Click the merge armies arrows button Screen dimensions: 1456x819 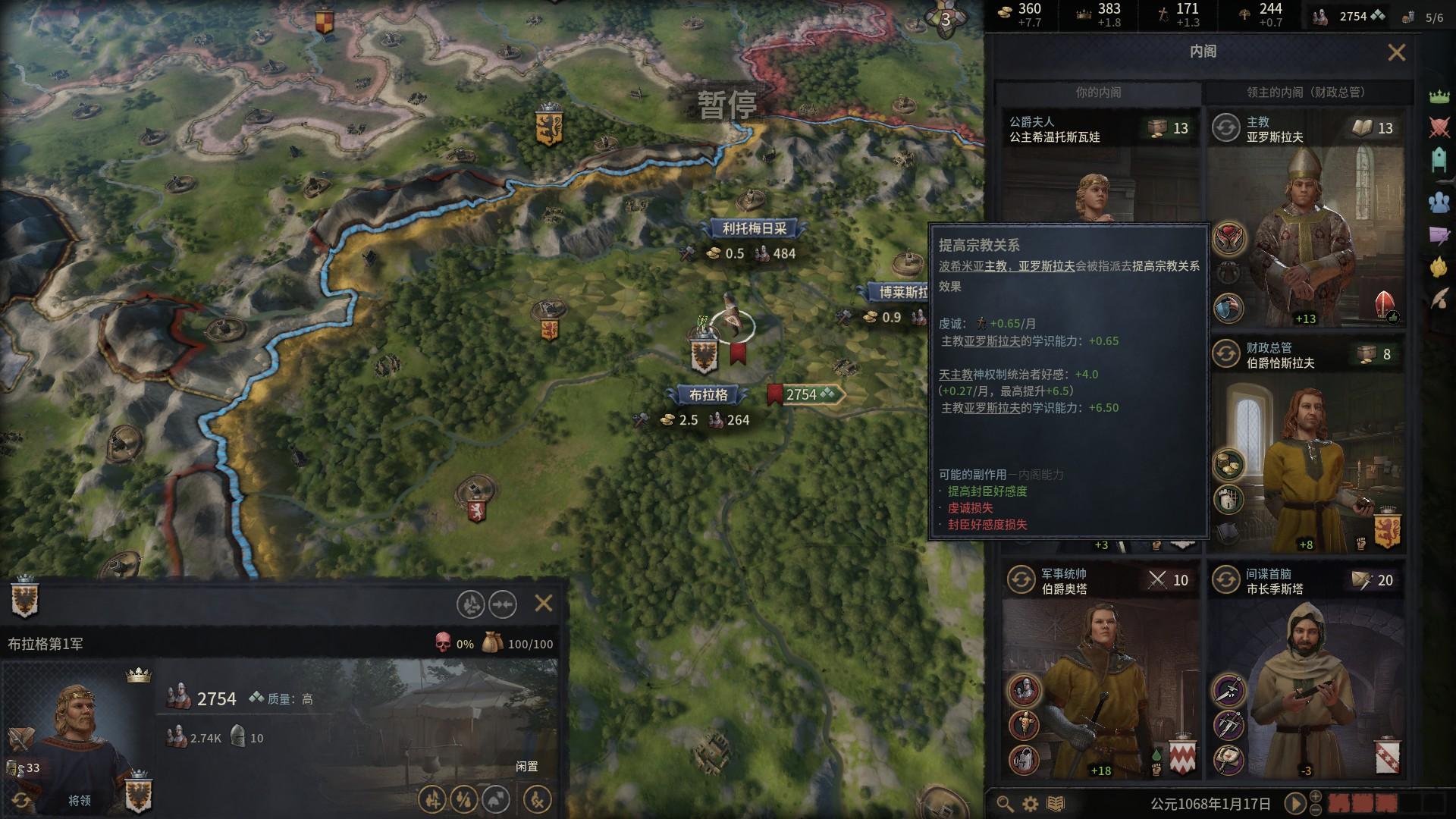coord(503,604)
